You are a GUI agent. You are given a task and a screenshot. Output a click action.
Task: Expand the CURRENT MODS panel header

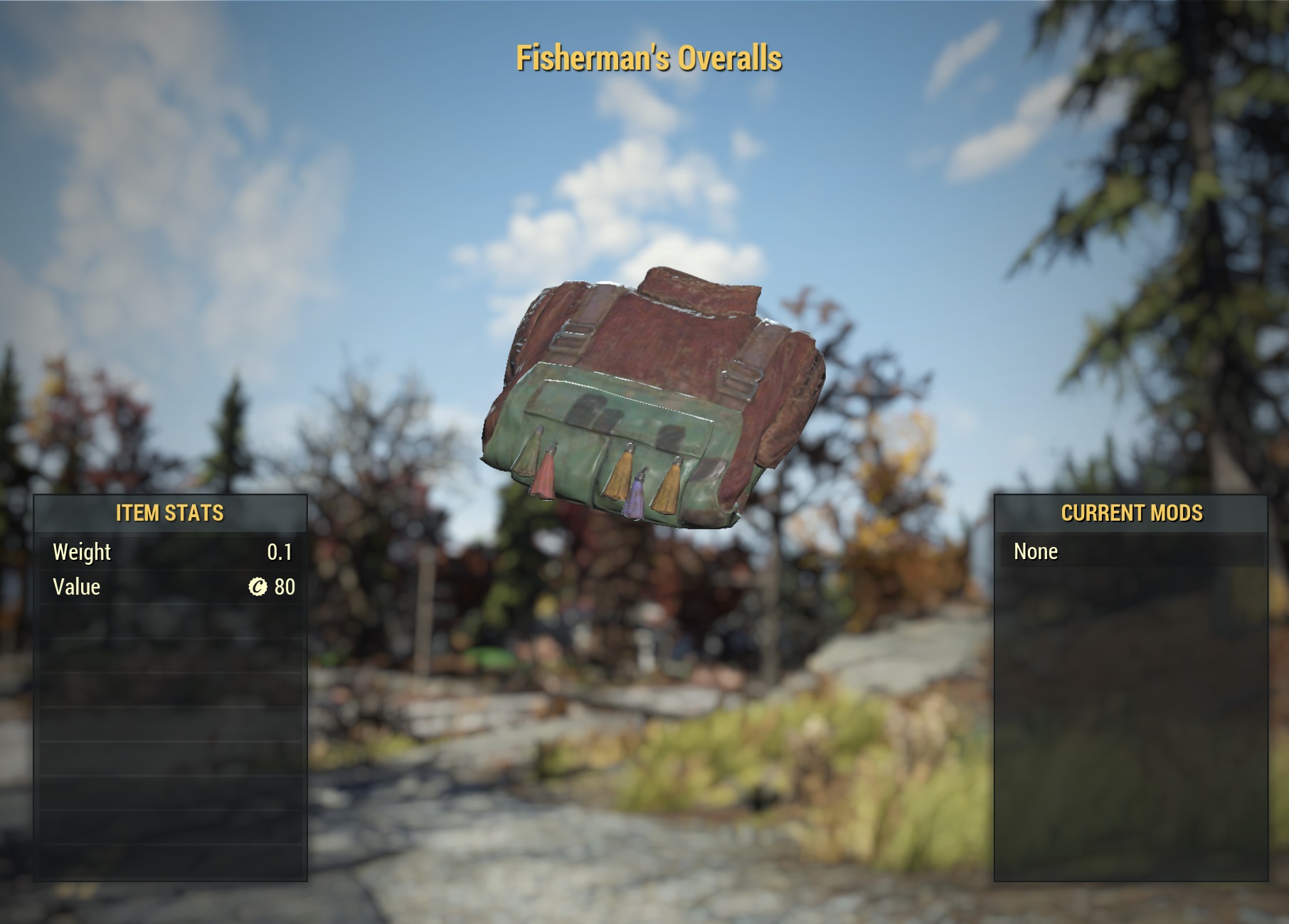coord(1132,511)
